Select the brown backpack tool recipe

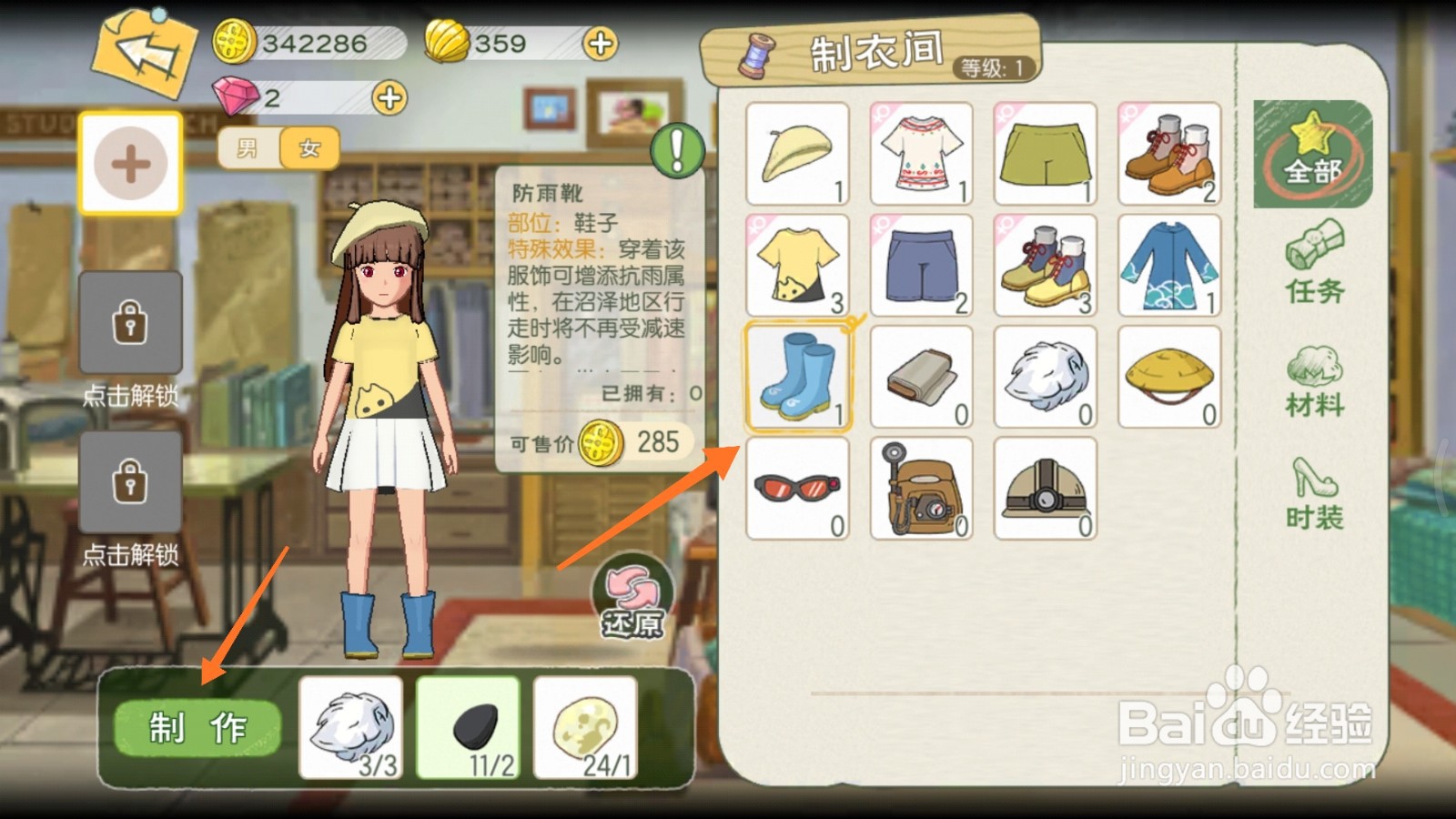click(x=922, y=489)
